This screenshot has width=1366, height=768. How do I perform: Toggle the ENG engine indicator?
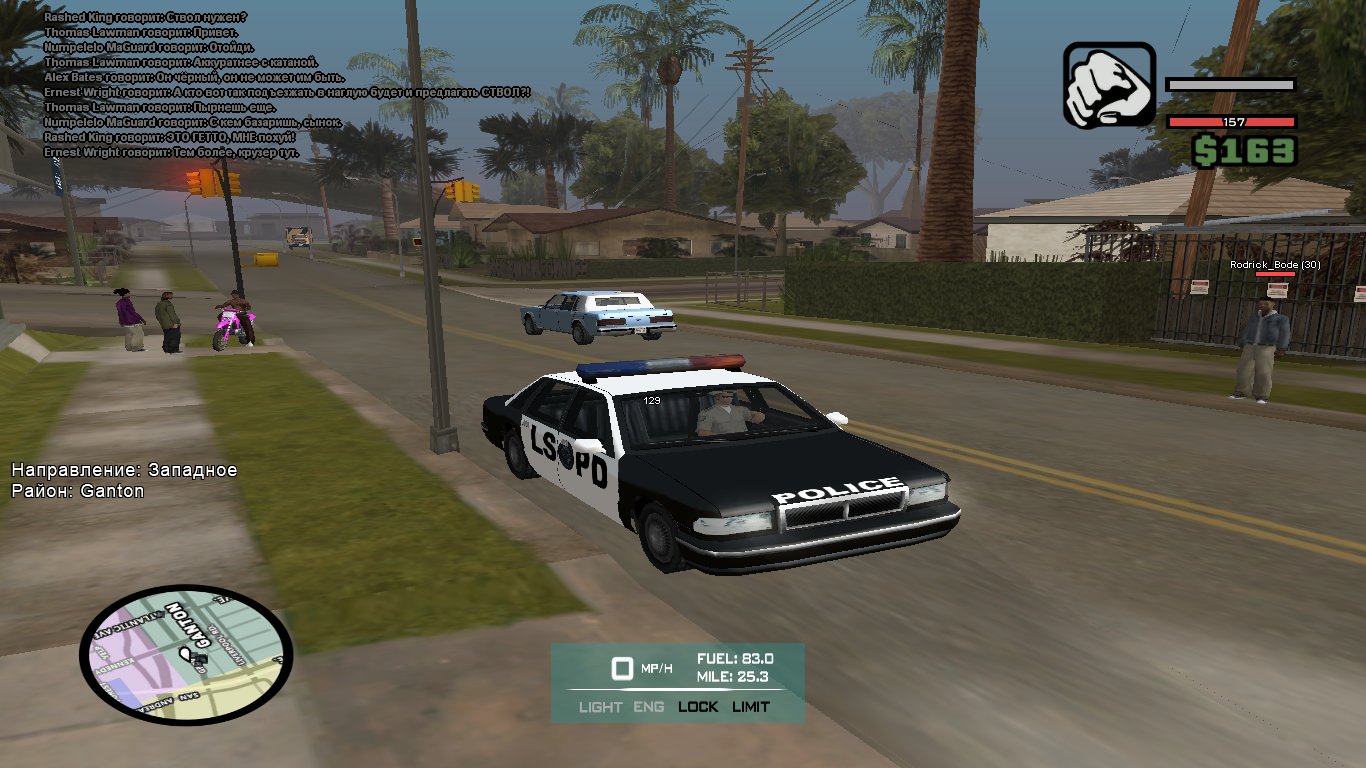click(x=648, y=707)
